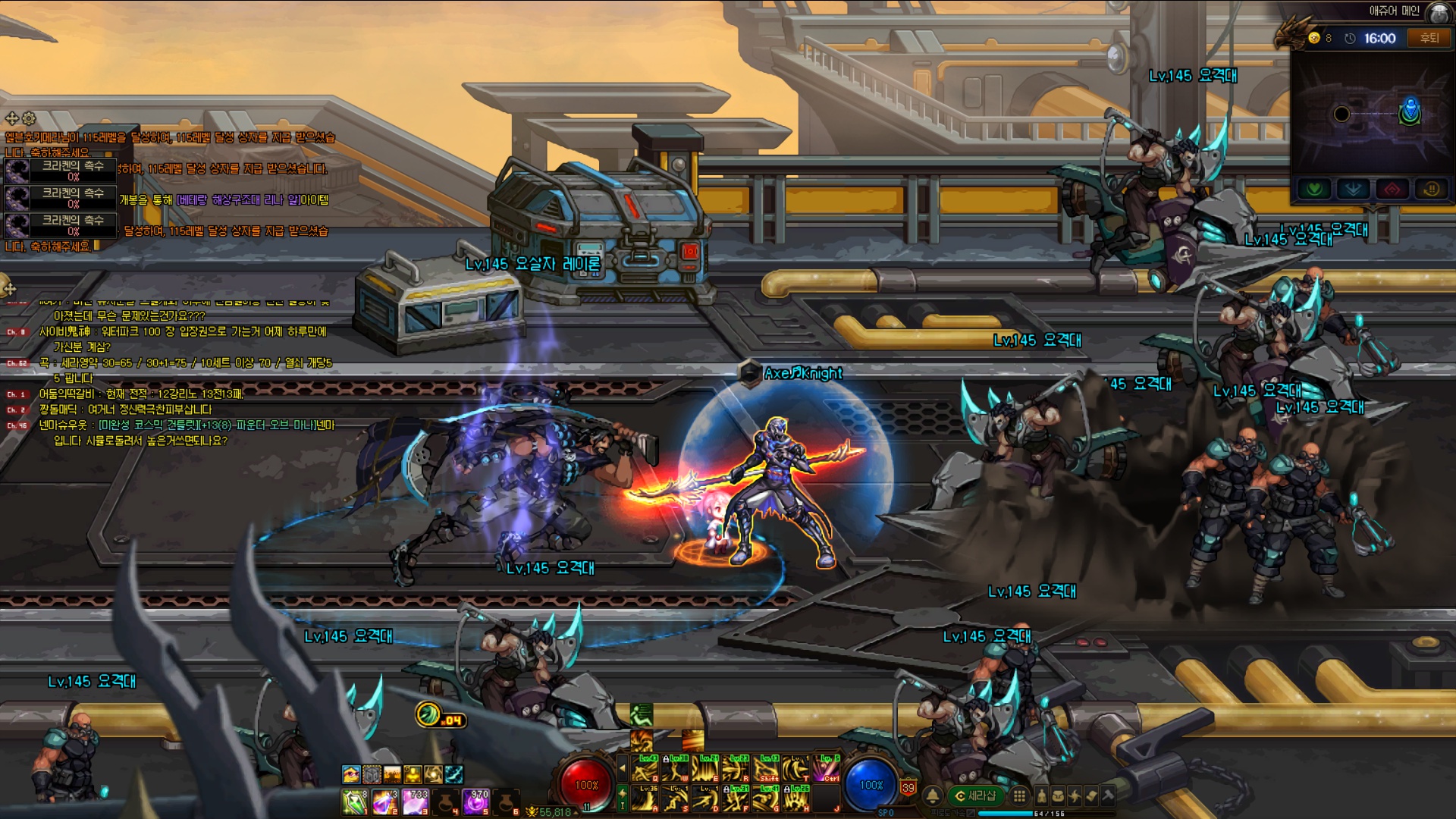The height and width of the screenshot is (819, 1456).
Task: Click the notification bell icon
Action: click(x=933, y=795)
